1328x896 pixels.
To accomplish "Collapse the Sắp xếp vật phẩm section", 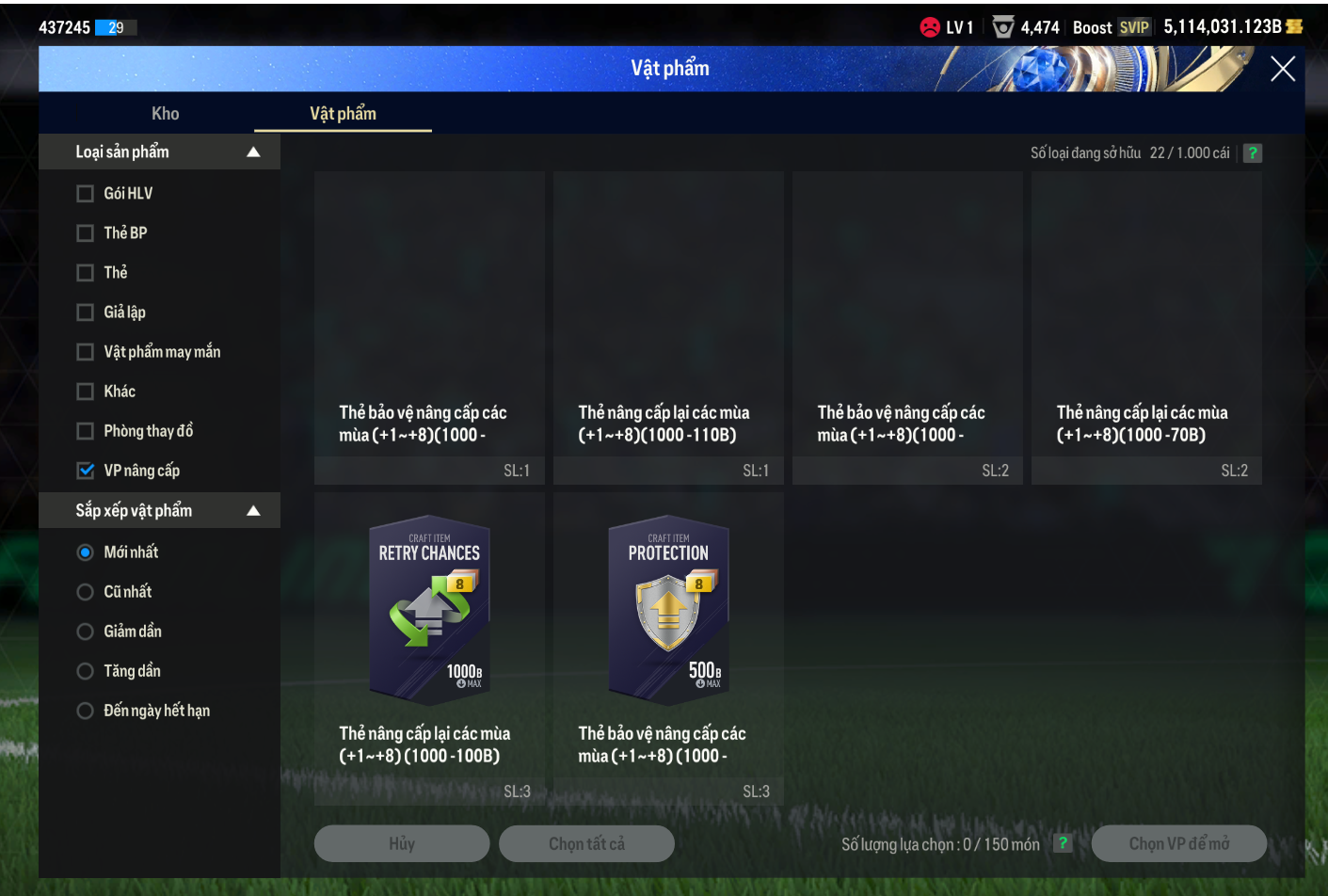I will (253, 511).
